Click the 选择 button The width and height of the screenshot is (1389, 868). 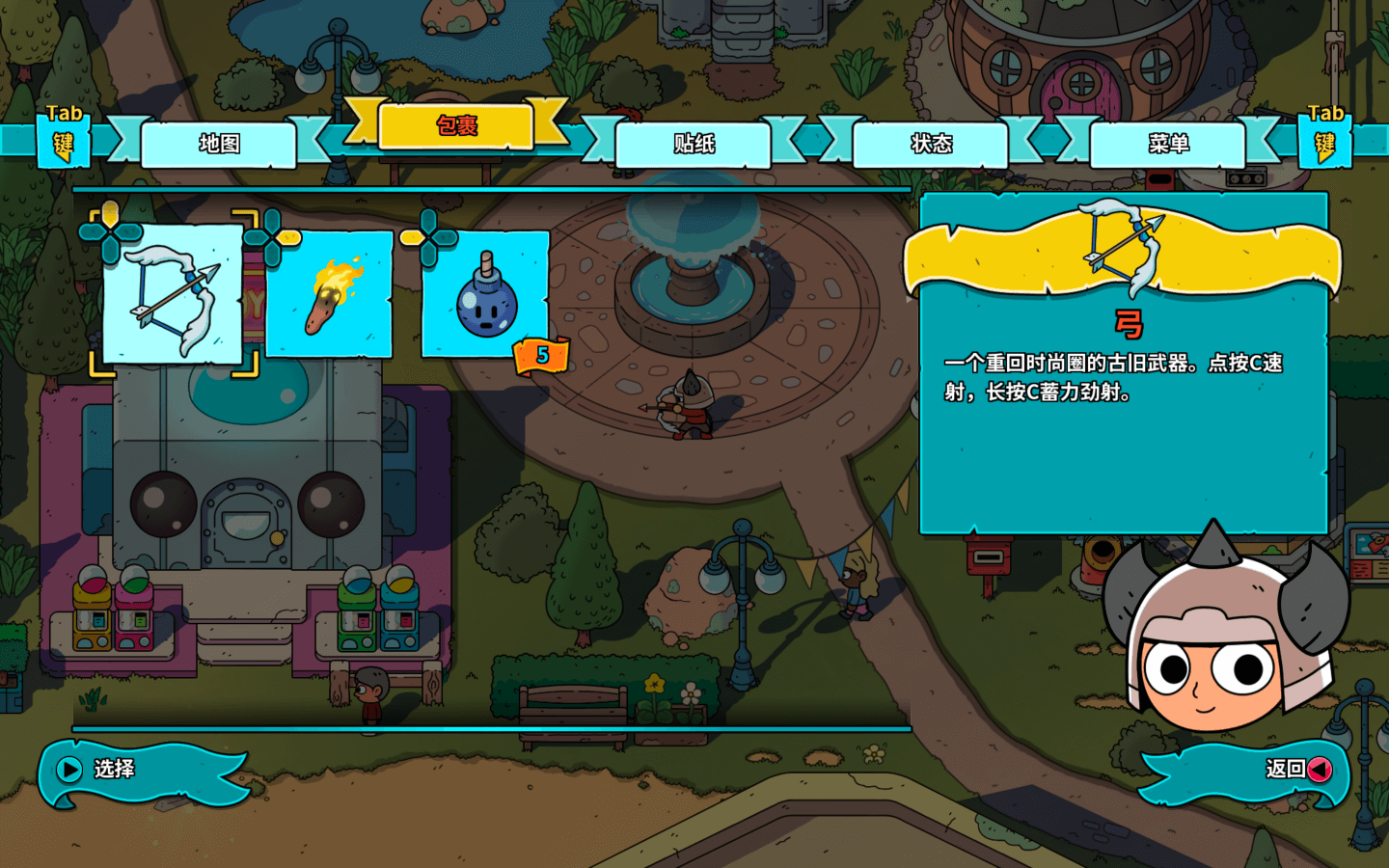(x=114, y=770)
